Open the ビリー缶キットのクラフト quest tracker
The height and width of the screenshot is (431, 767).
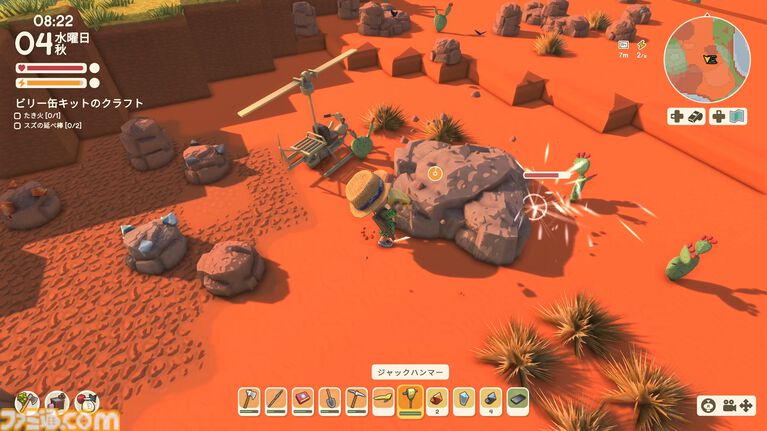point(79,103)
